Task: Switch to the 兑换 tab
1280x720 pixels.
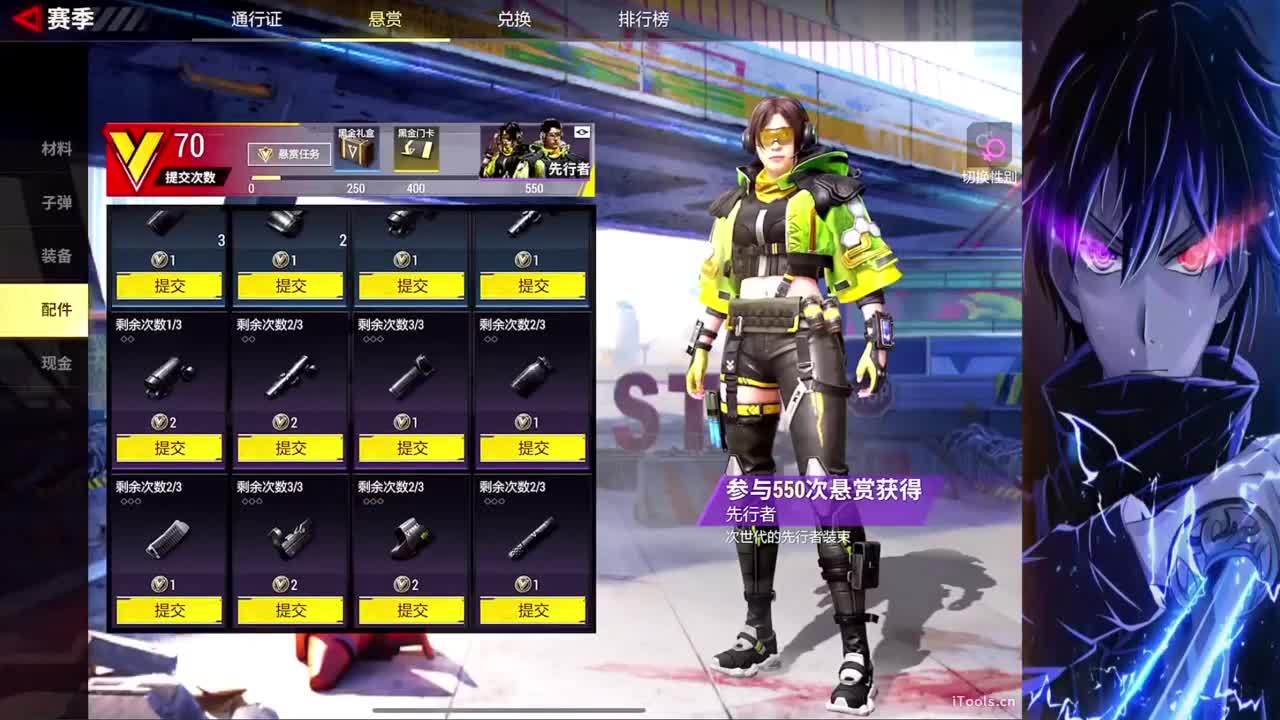Action: (513, 18)
